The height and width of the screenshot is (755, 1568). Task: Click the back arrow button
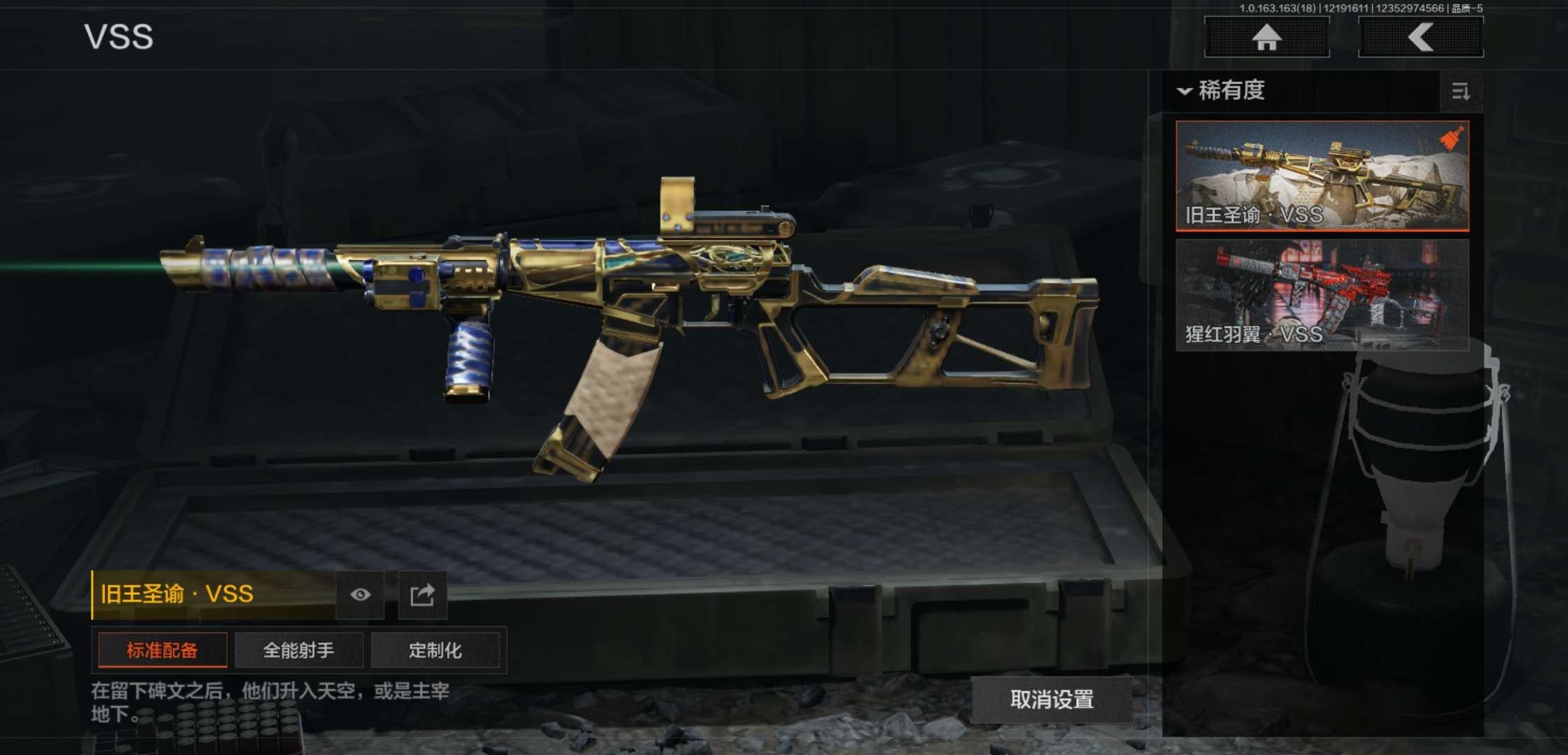pyautogui.click(x=1421, y=37)
